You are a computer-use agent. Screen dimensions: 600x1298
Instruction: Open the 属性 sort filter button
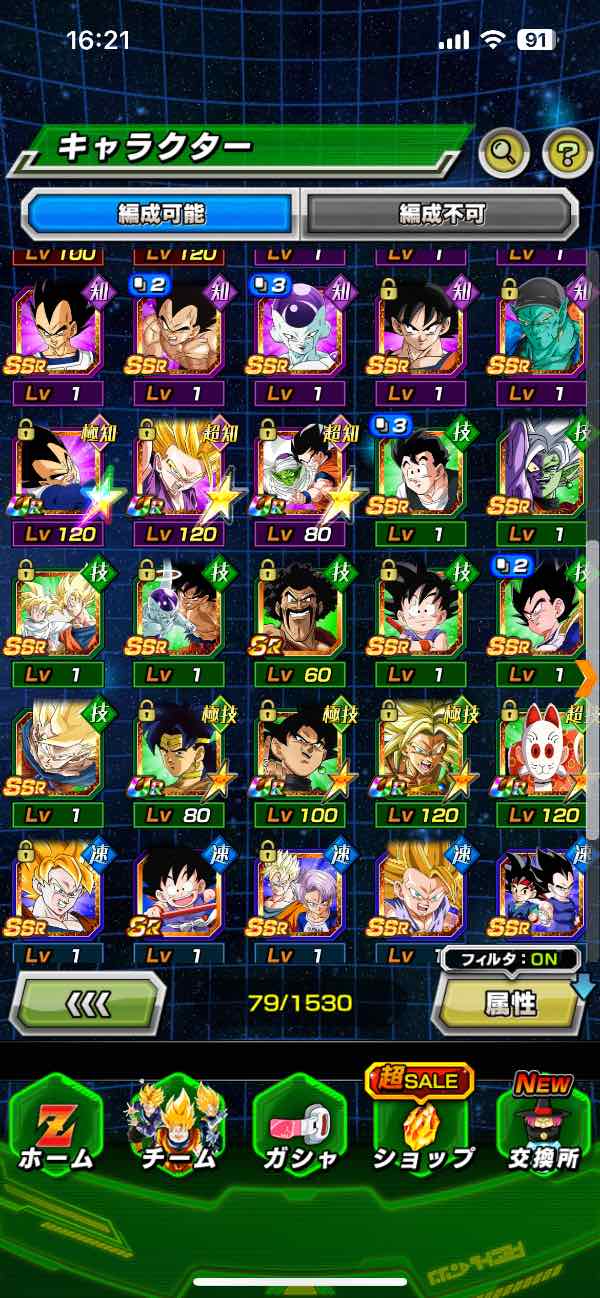[510, 1003]
